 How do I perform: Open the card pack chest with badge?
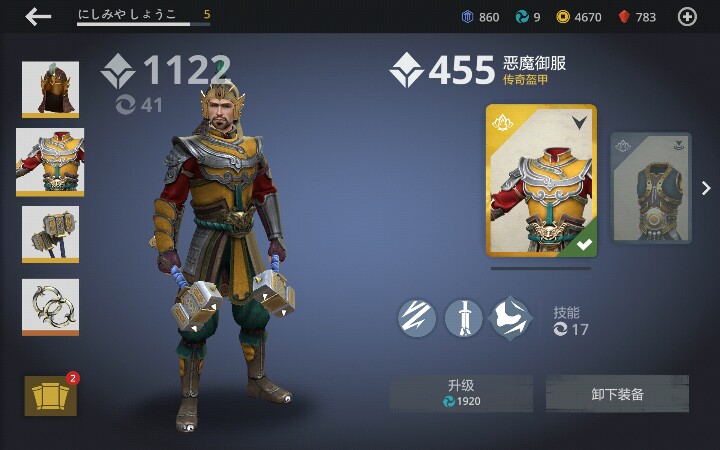click(50, 396)
